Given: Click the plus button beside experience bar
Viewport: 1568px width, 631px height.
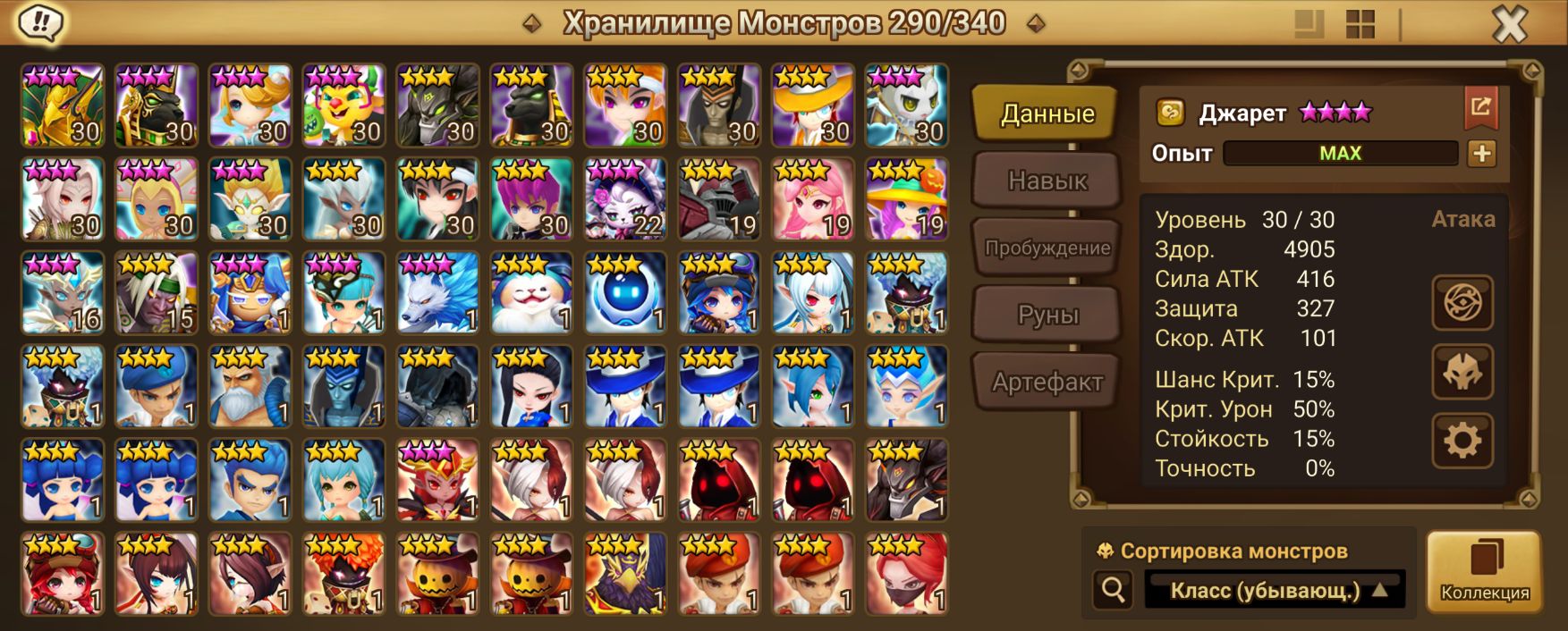Looking at the screenshot, I should [x=1481, y=154].
